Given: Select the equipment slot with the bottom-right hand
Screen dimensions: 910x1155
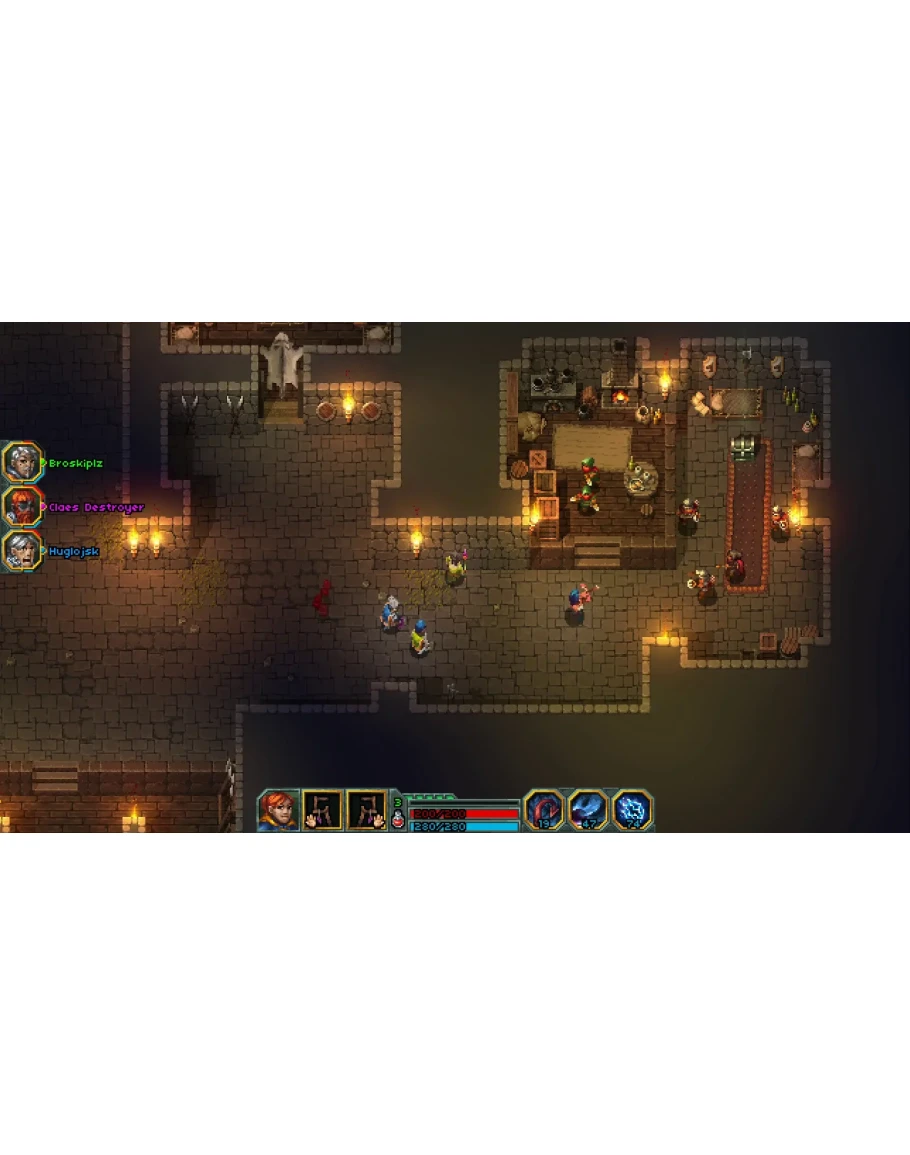Looking at the screenshot, I should pyautogui.click(x=366, y=810).
